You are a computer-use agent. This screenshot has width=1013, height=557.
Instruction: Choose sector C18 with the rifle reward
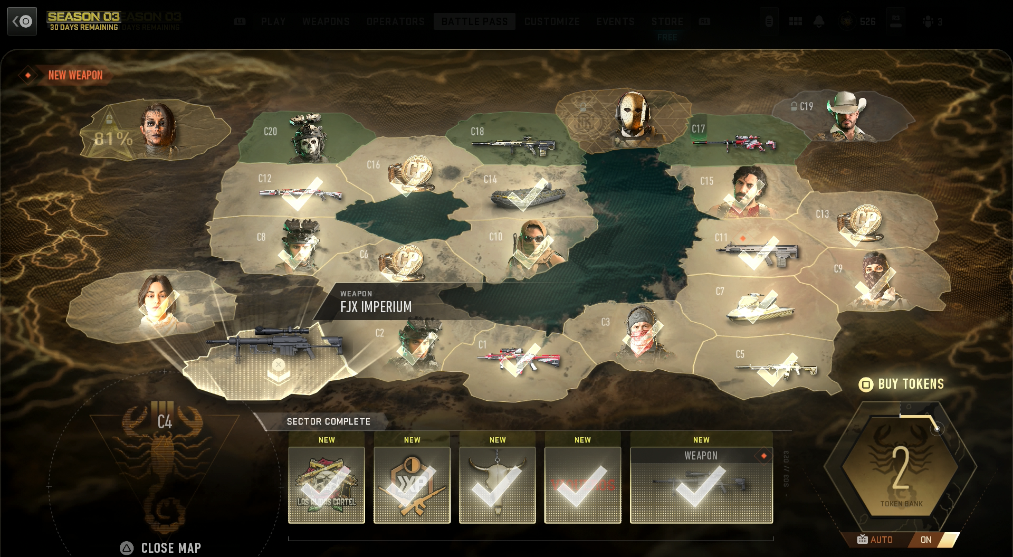(x=514, y=142)
